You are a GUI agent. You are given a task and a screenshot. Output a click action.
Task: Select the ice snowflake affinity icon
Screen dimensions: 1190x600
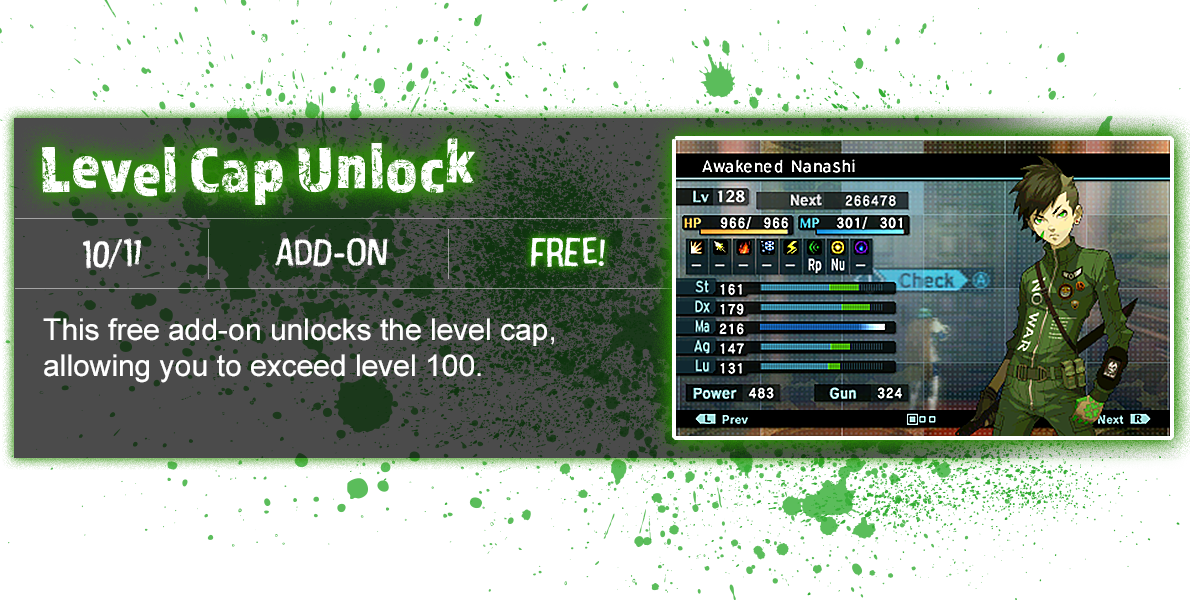[x=766, y=247]
